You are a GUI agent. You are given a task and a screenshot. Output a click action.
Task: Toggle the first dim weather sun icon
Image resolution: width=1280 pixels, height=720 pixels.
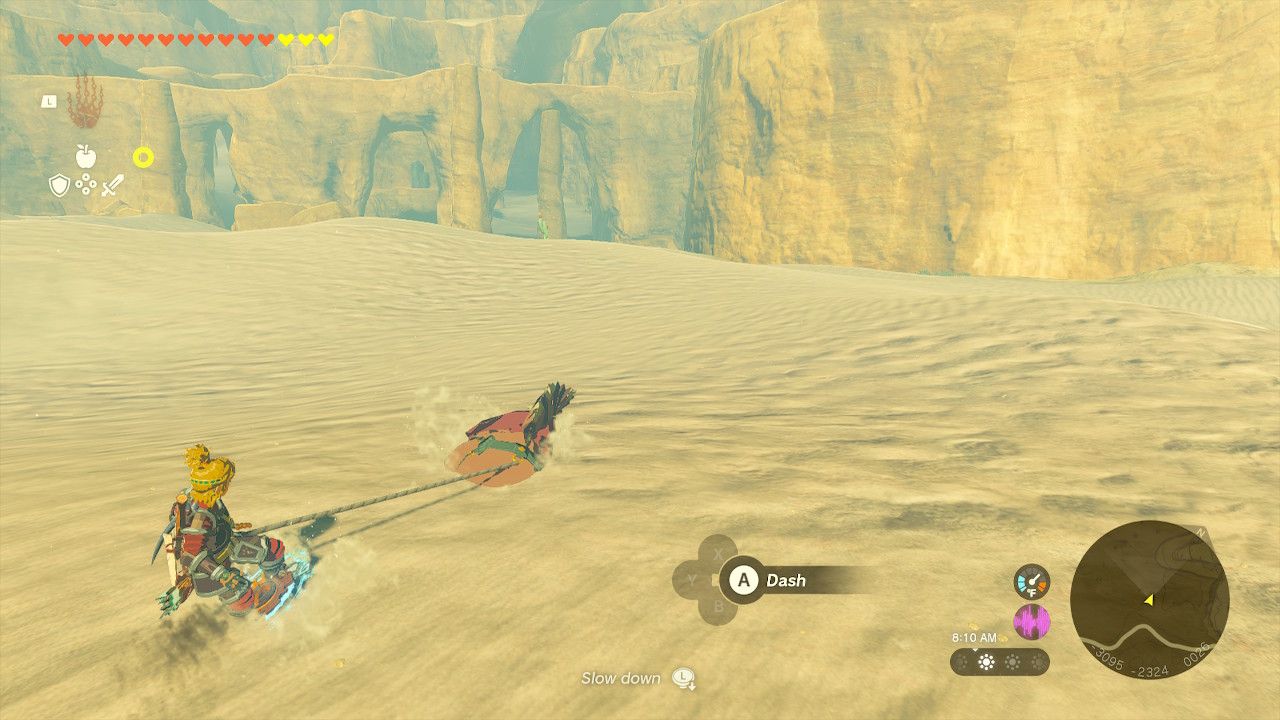click(x=962, y=662)
